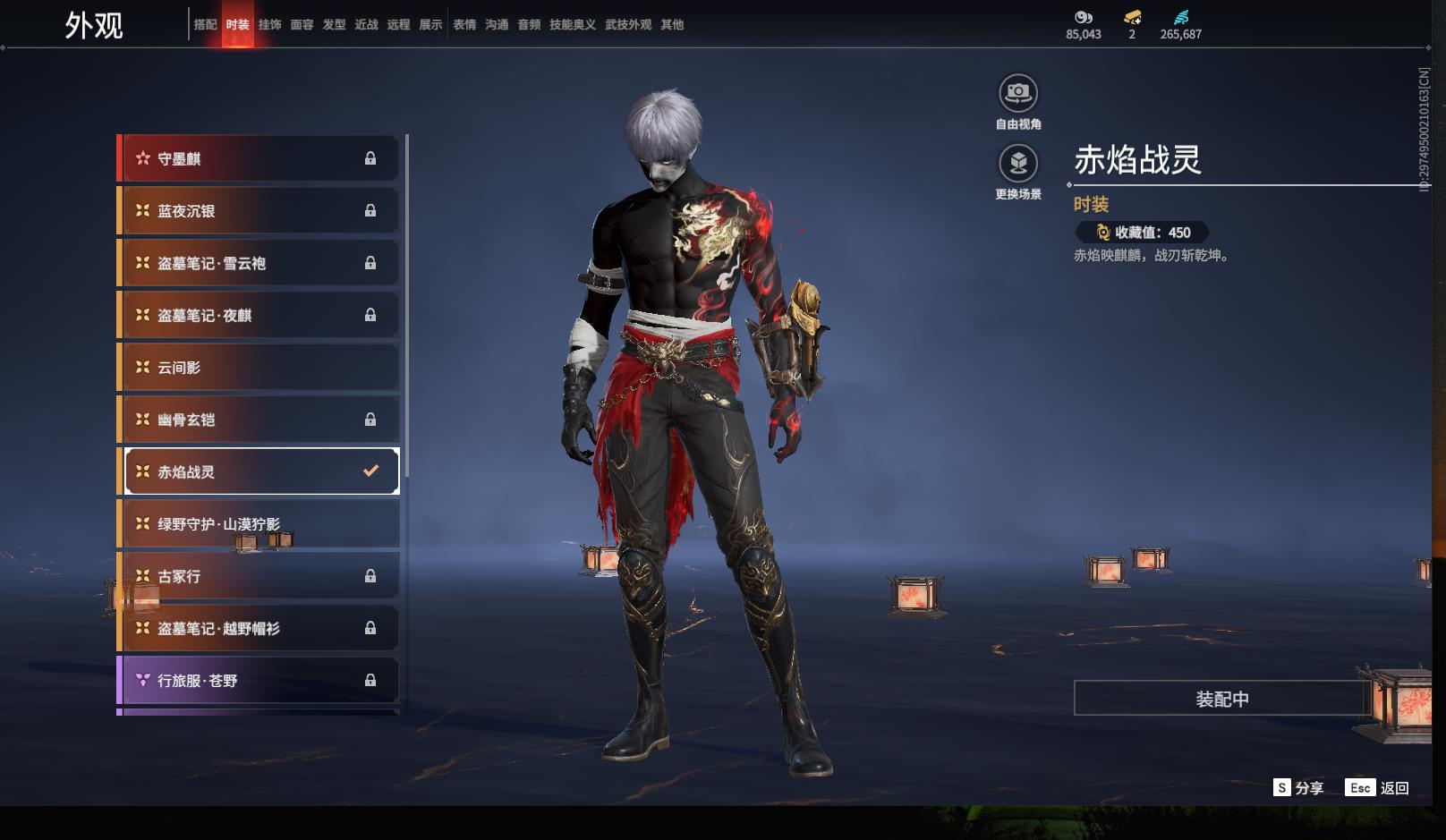This screenshot has height=840, width=1446.
Task: Choose the 绿野守护·山漠狩影 outfit
Action: 259,524
